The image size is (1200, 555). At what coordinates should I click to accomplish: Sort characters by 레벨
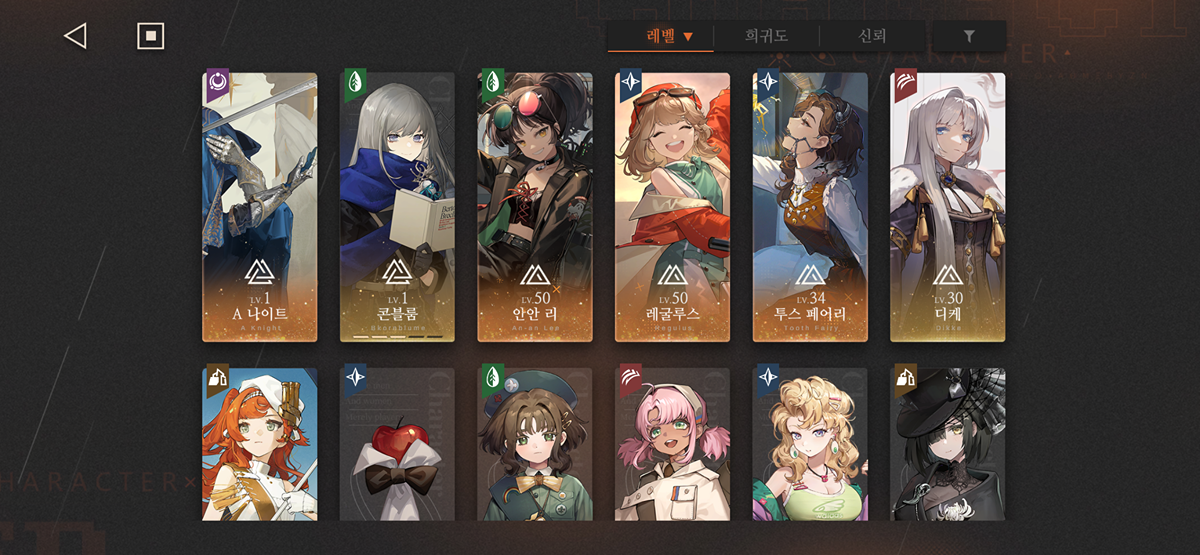(668, 36)
